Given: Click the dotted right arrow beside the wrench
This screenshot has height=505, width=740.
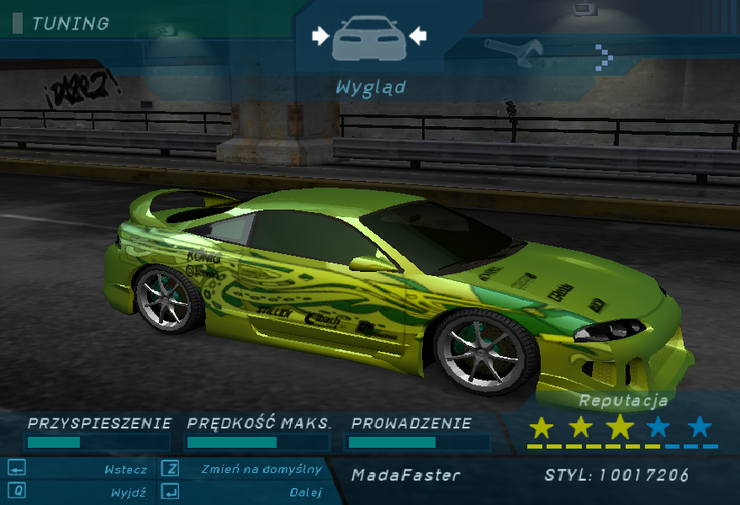Looking at the screenshot, I should pyautogui.click(x=602, y=57).
